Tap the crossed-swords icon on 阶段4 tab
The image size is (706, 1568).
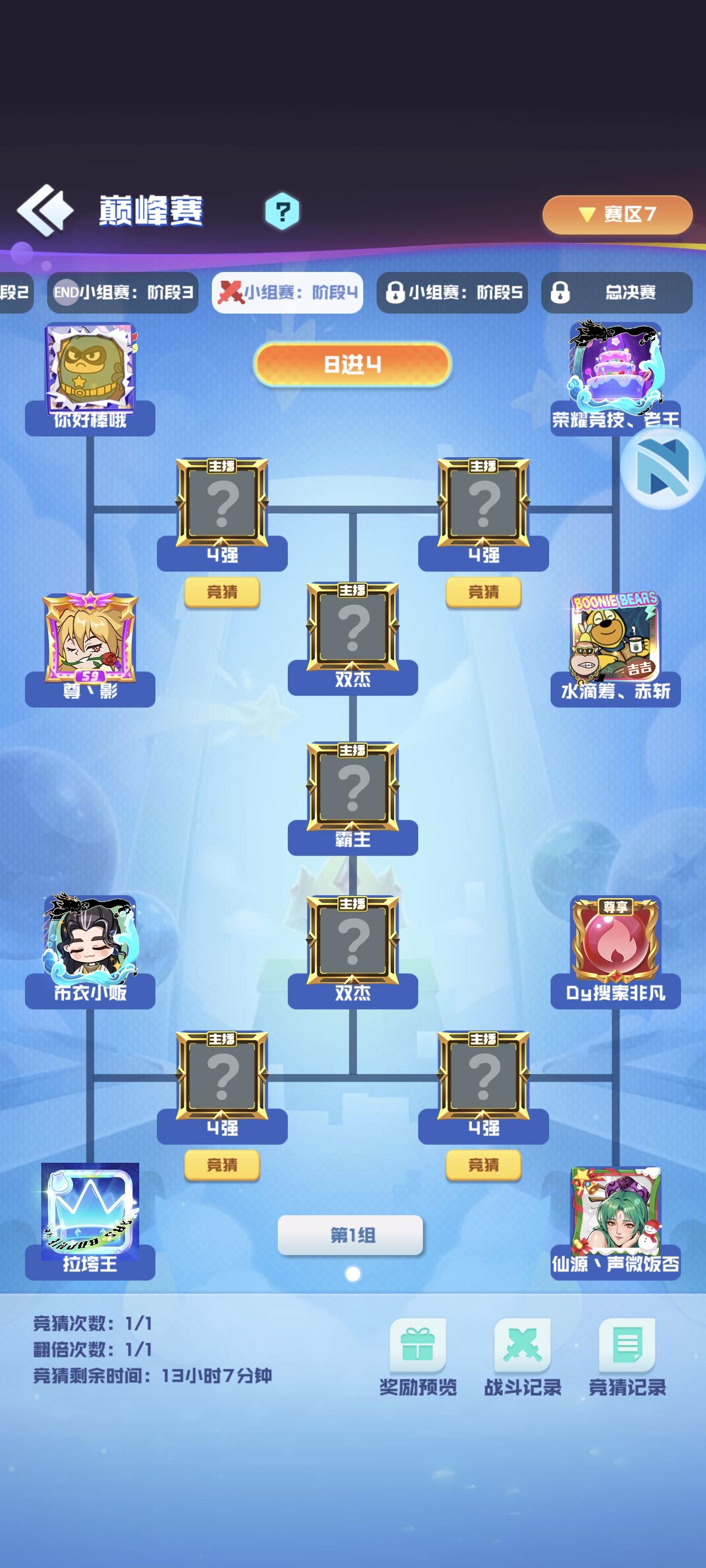click(x=231, y=292)
